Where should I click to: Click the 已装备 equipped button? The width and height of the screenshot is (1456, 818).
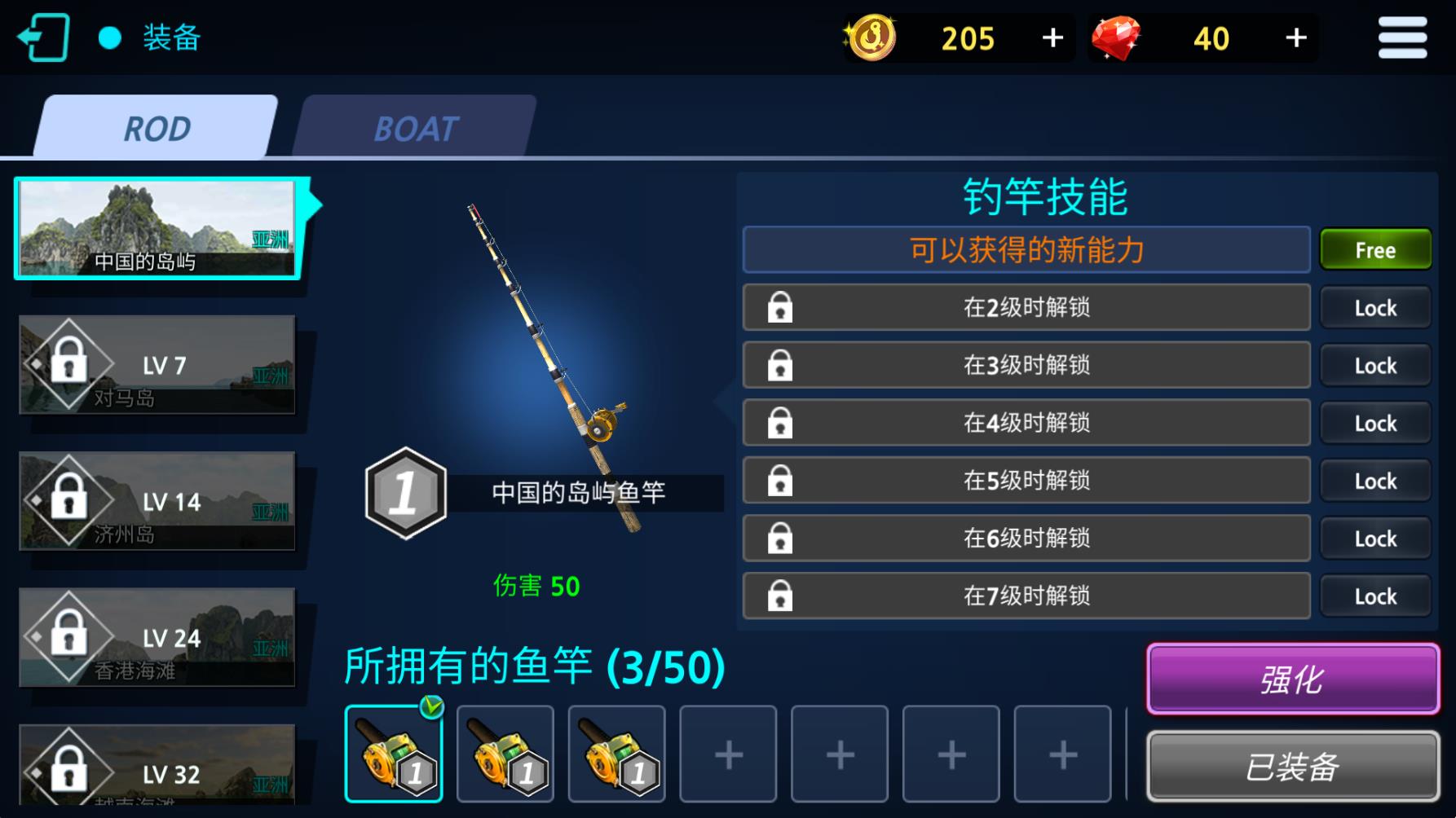(1292, 764)
